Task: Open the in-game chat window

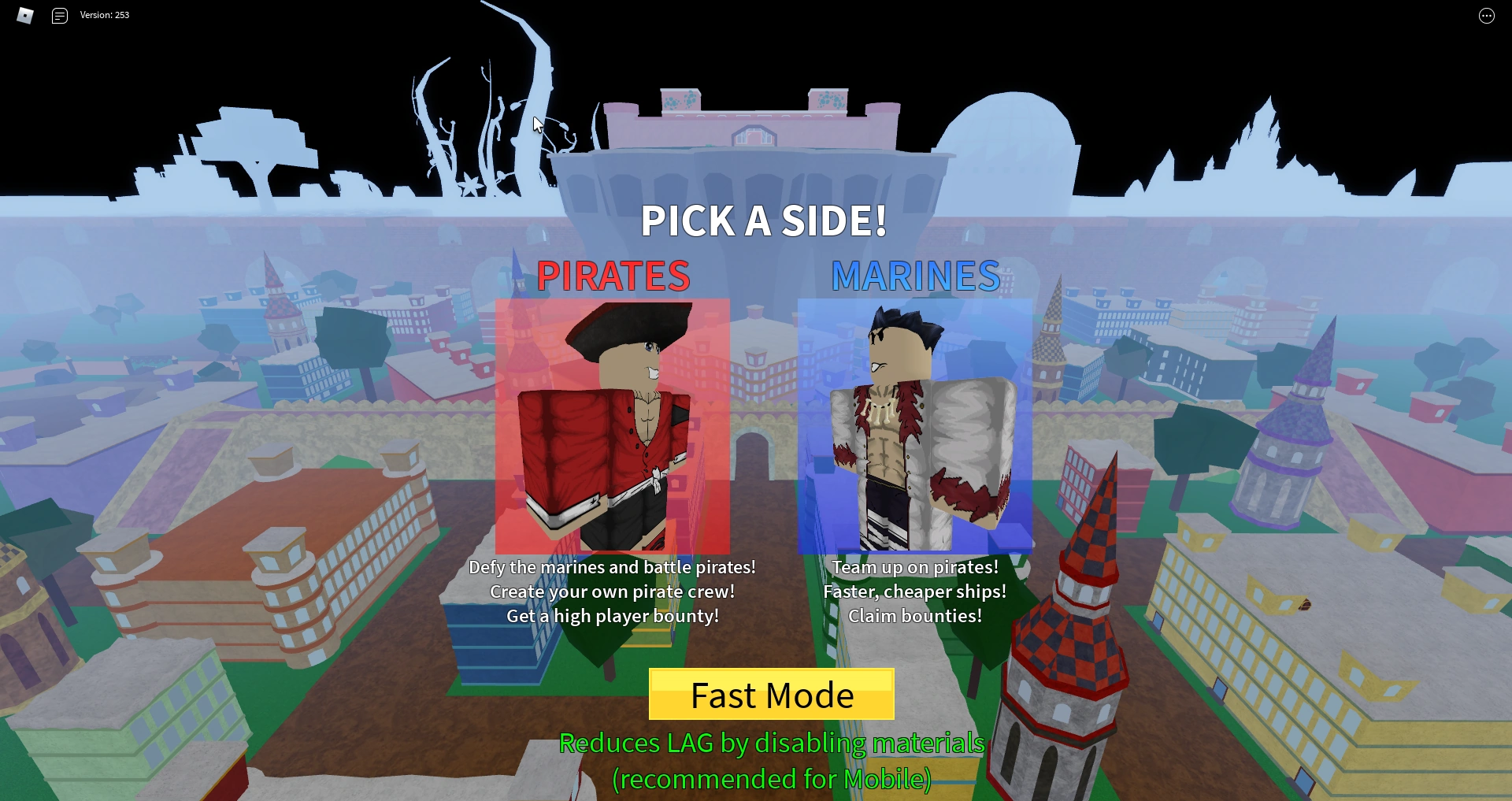Action: [59, 15]
